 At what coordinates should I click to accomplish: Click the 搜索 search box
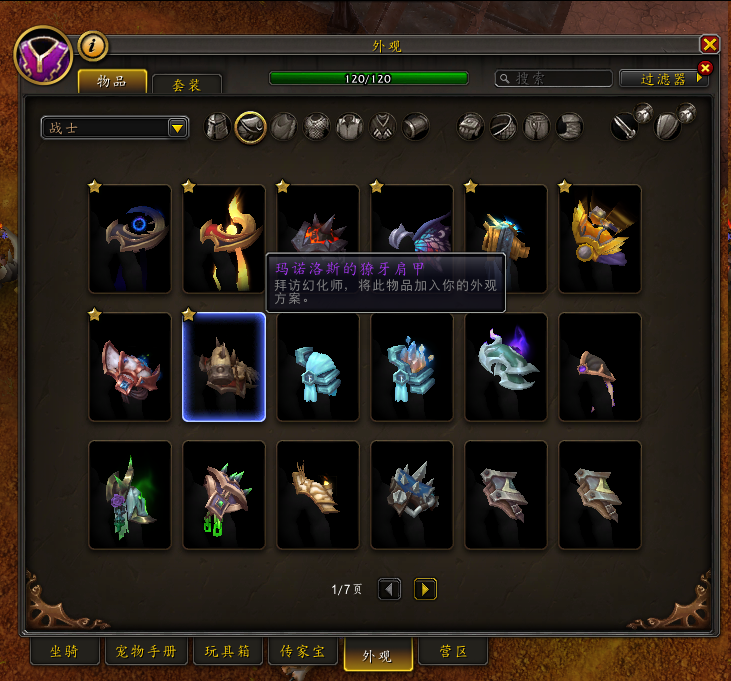[555, 78]
